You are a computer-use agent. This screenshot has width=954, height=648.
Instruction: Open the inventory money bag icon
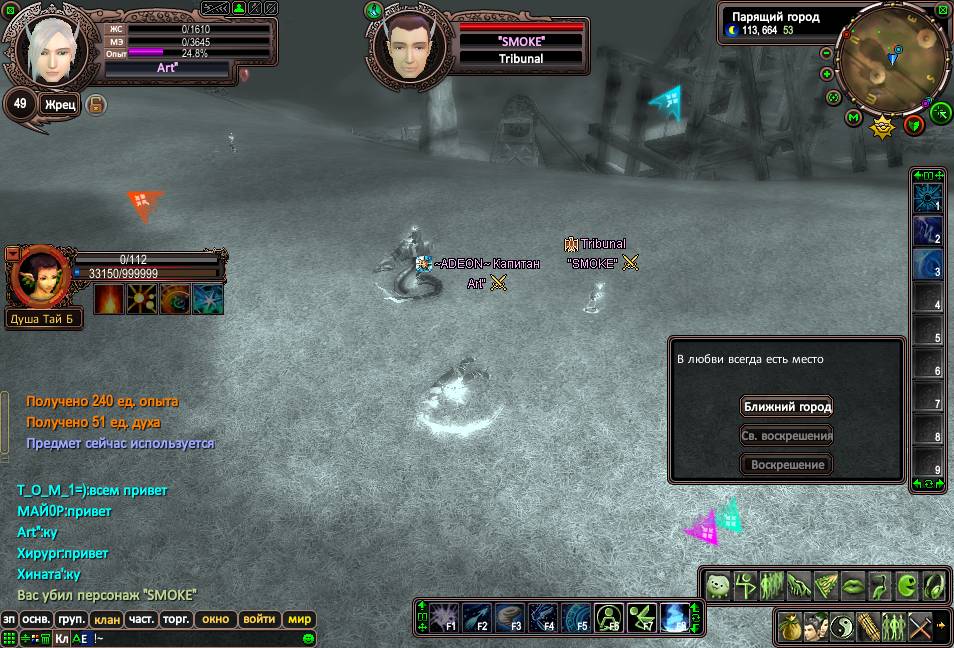(x=790, y=627)
